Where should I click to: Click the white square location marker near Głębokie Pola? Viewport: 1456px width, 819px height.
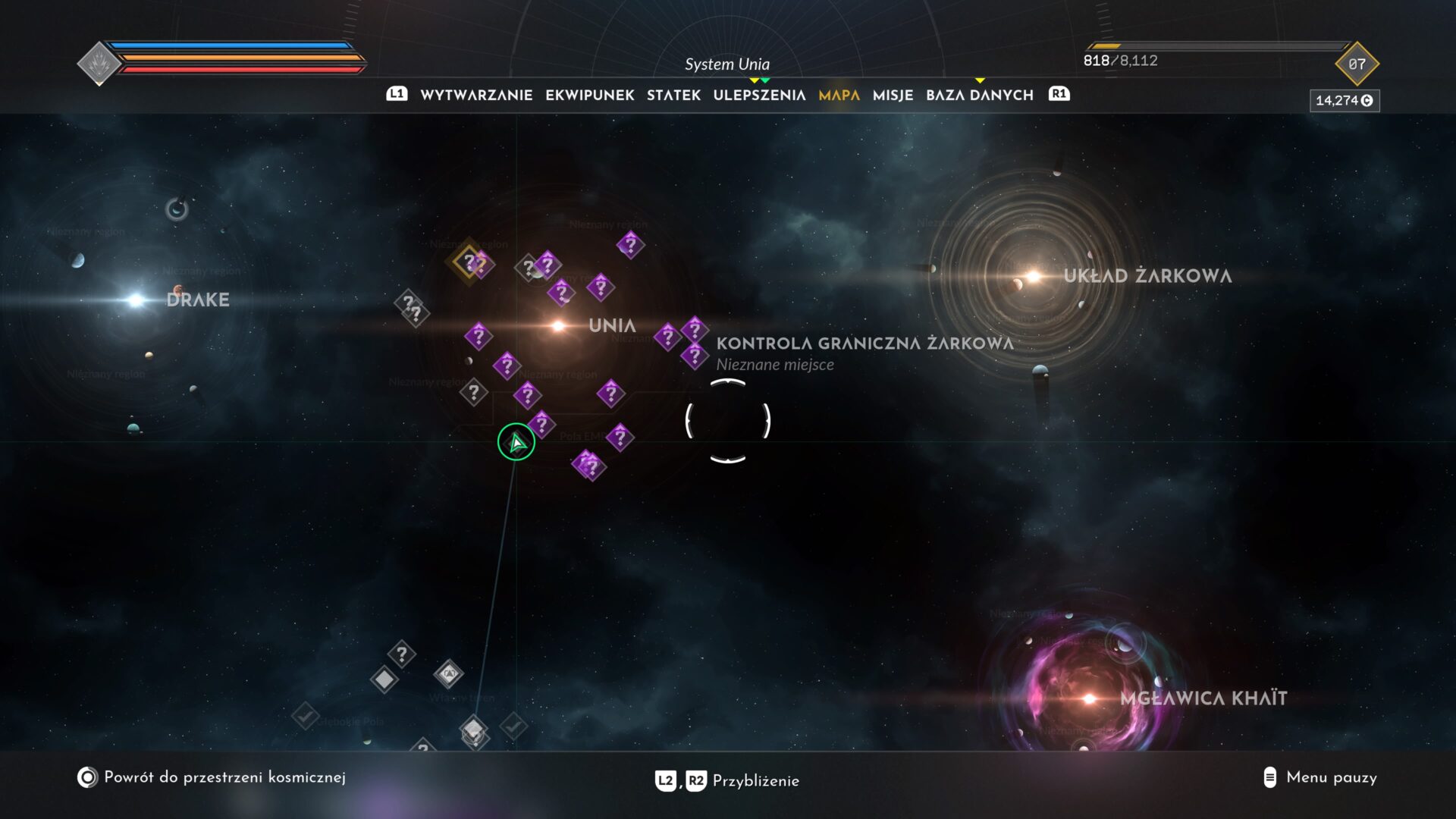coord(384,681)
